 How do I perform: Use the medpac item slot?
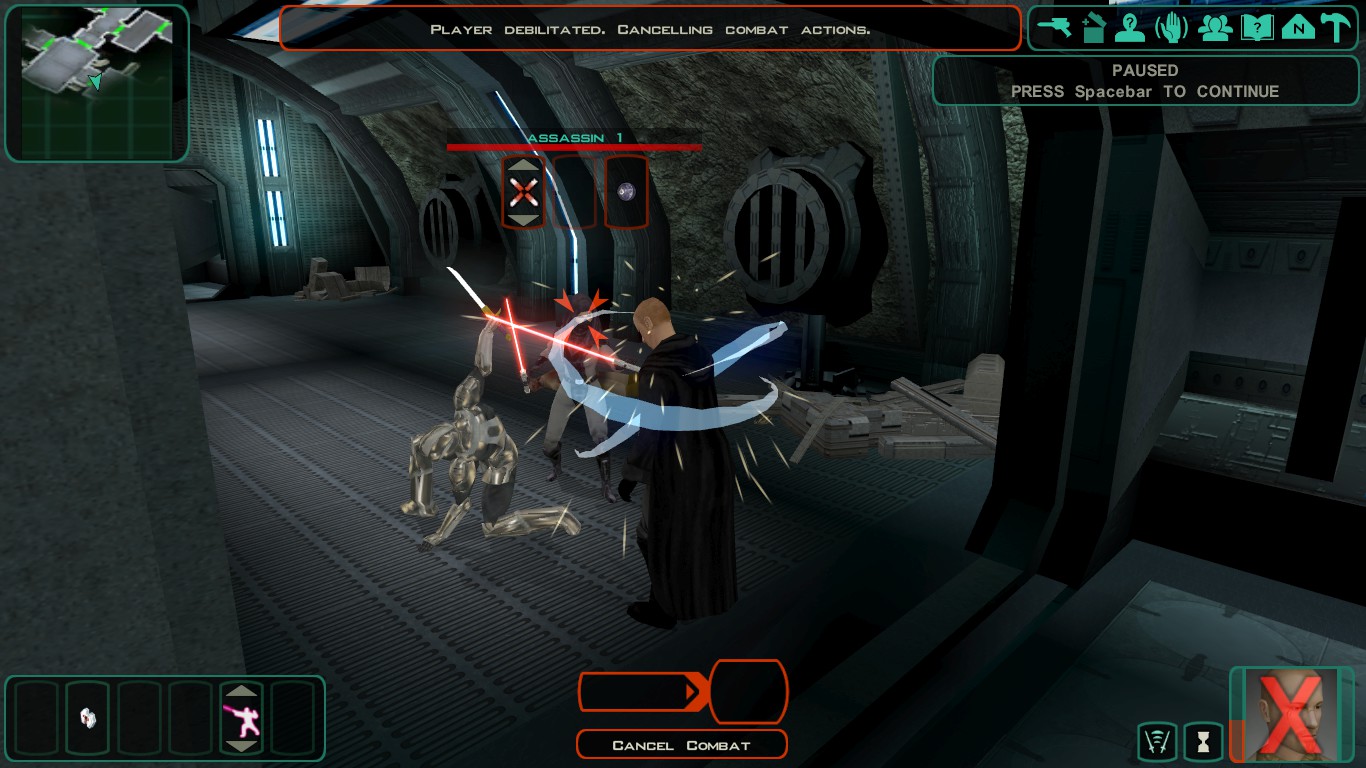(88, 717)
